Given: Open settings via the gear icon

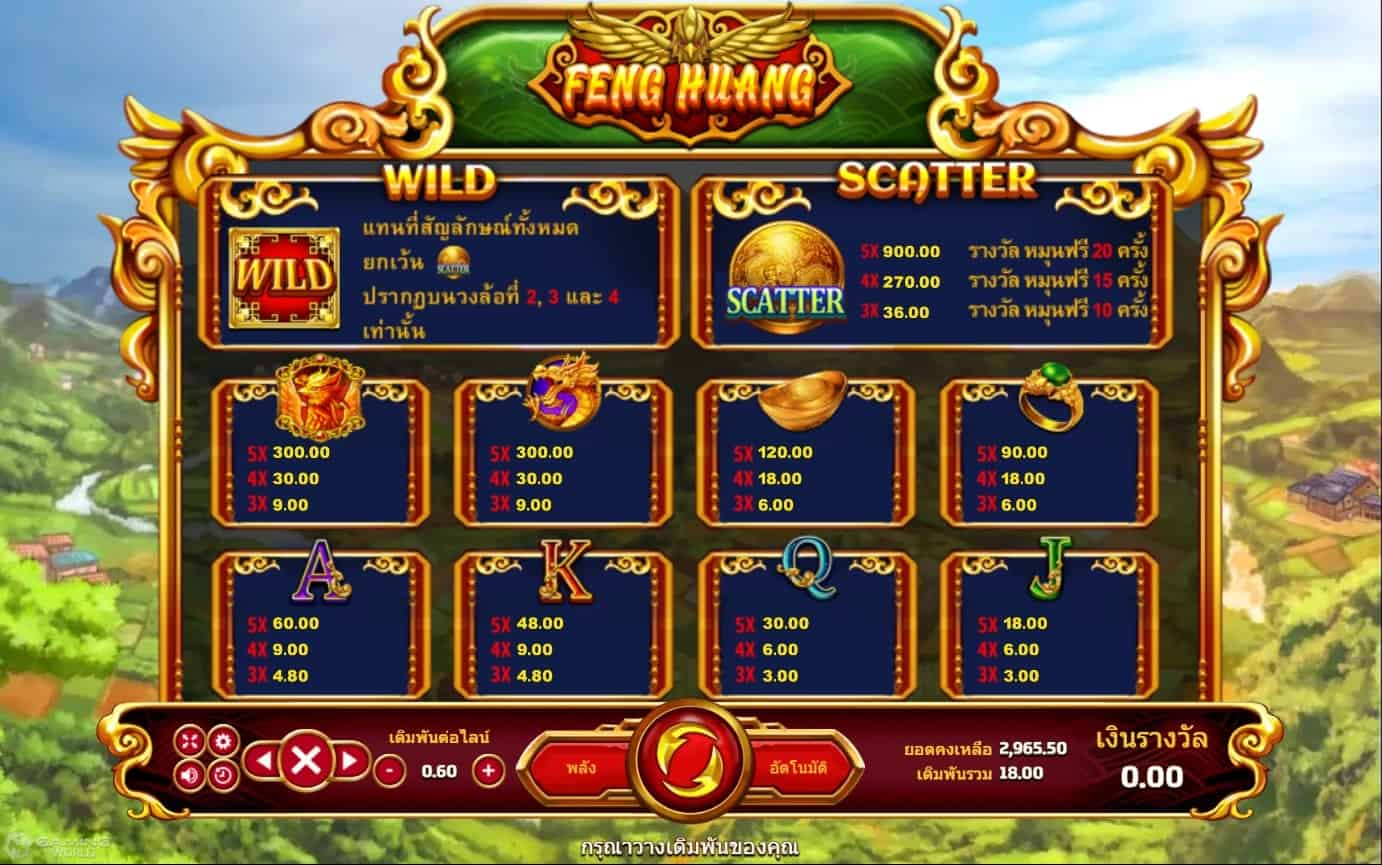Looking at the screenshot, I should pos(223,741).
